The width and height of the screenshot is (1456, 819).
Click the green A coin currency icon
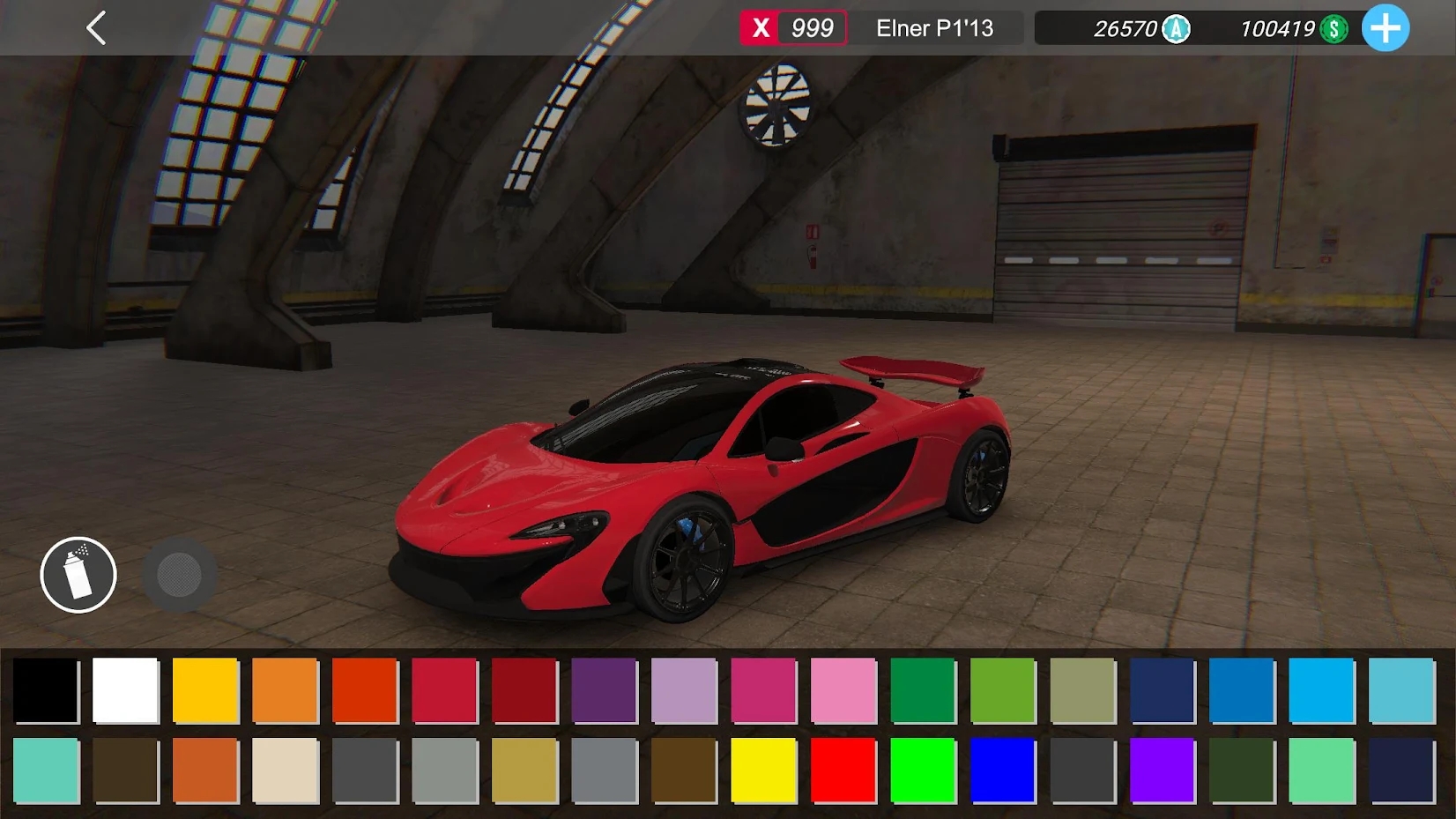(1176, 29)
